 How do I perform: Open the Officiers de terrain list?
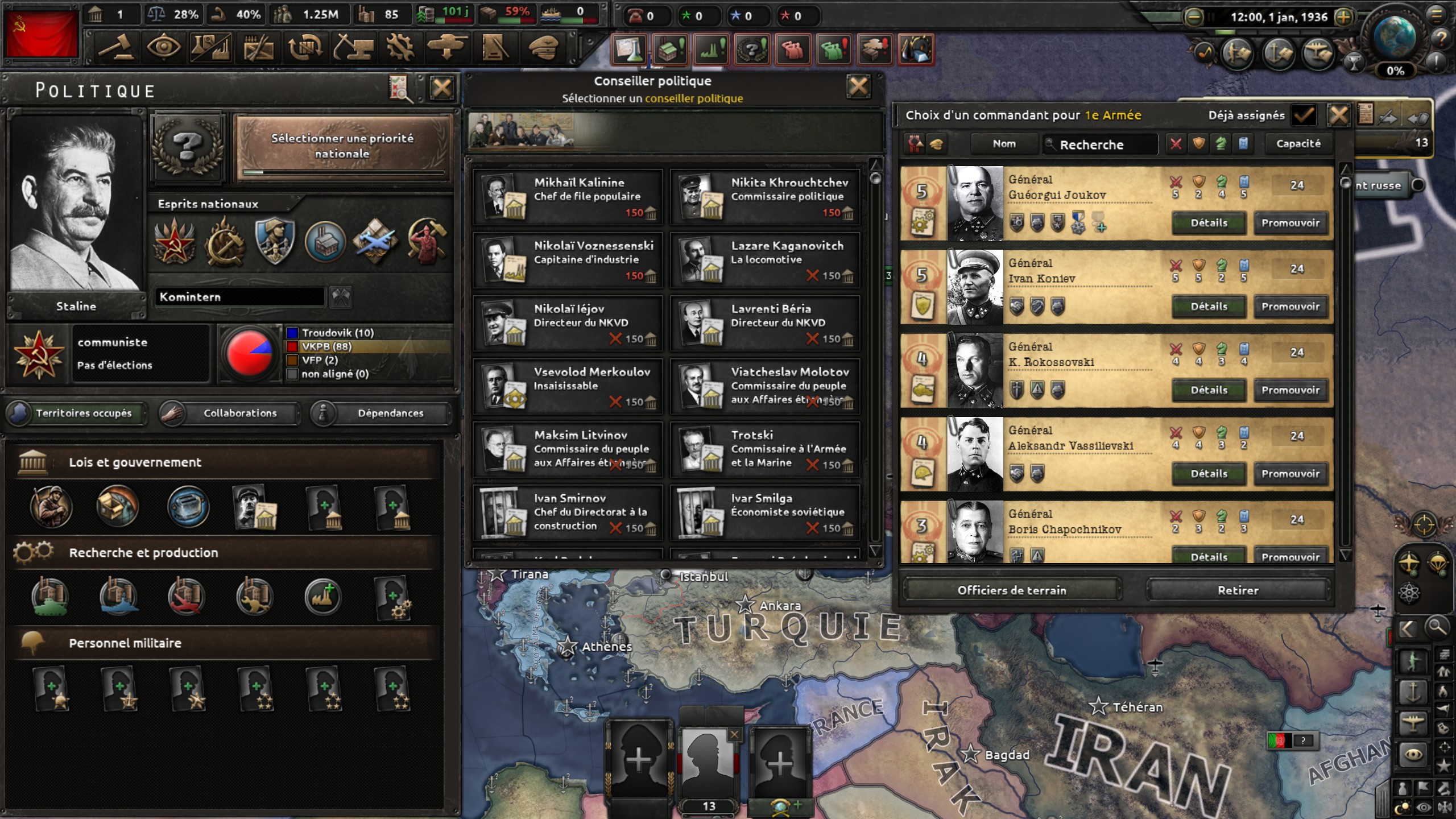pyautogui.click(x=1012, y=590)
